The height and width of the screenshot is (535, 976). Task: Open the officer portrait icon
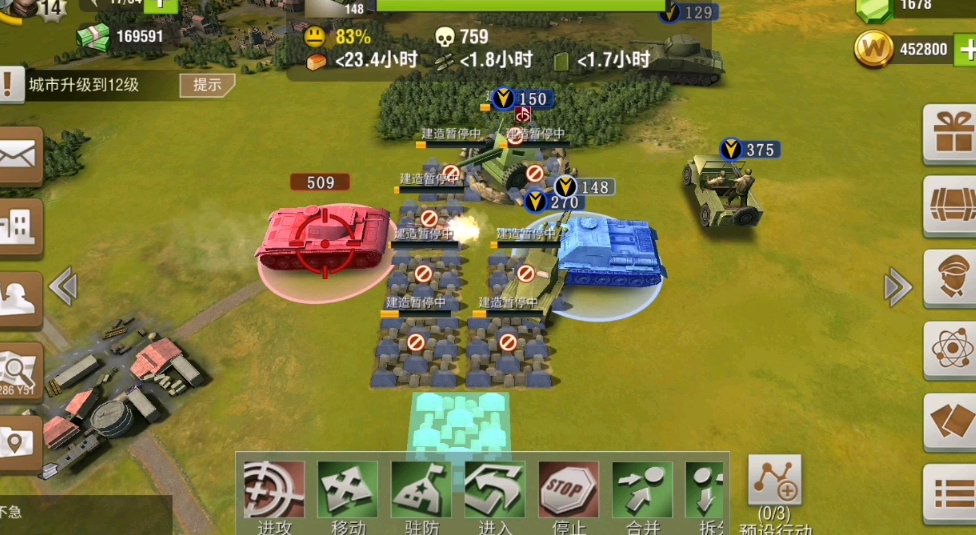(949, 277)
